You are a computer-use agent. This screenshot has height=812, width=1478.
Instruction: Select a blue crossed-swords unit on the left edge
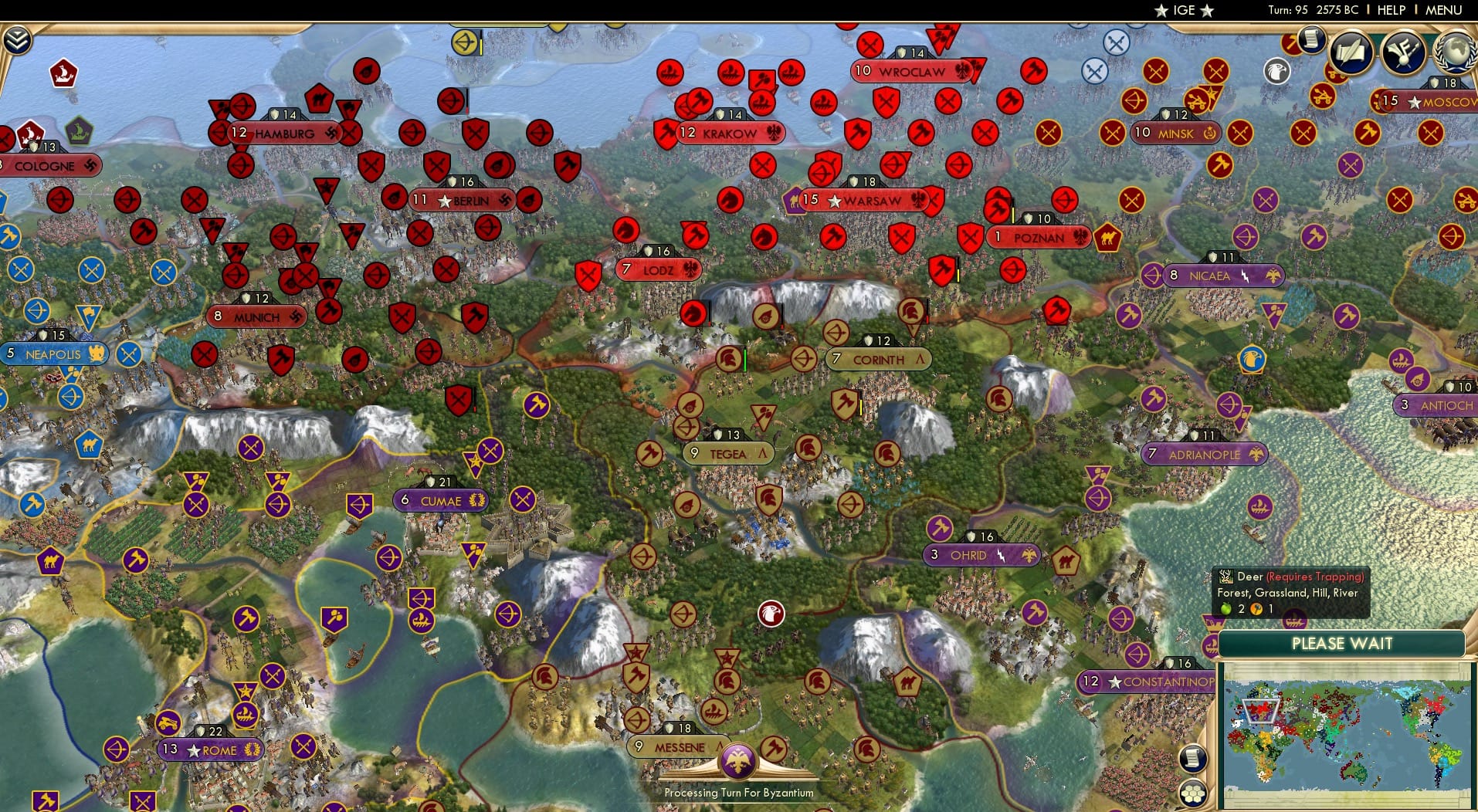tap(21, 269)
